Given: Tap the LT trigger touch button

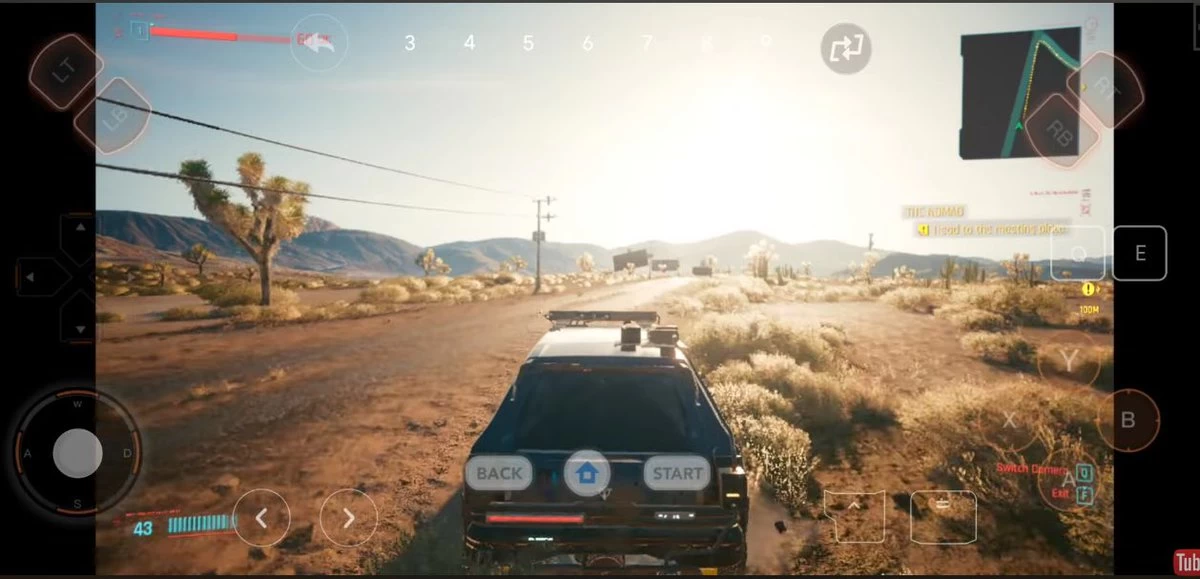Looking at the screenshot, I should (x=64, y=71).
